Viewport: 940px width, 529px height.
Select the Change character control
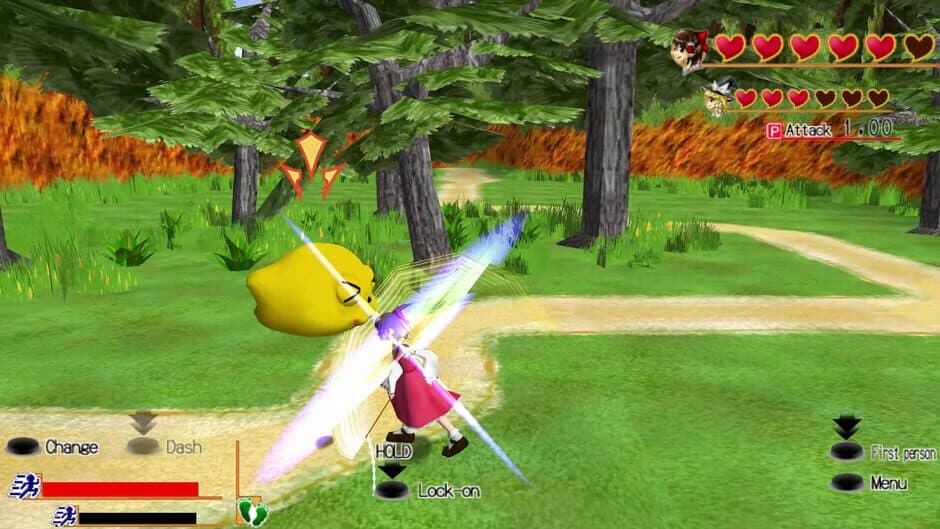(23, 447)
